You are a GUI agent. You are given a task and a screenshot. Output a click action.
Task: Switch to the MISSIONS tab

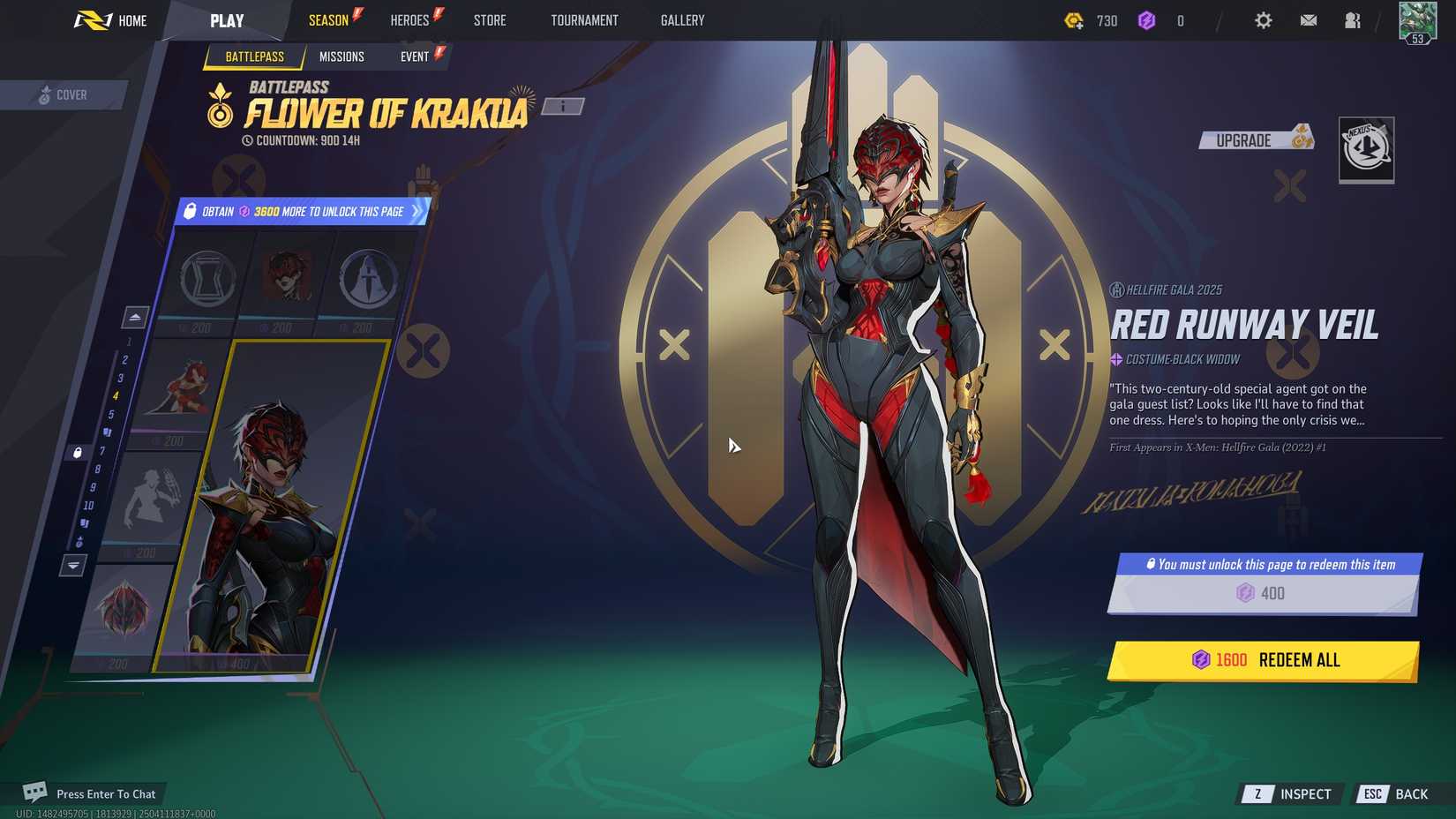pyautogui.click(x=342, y=56)
